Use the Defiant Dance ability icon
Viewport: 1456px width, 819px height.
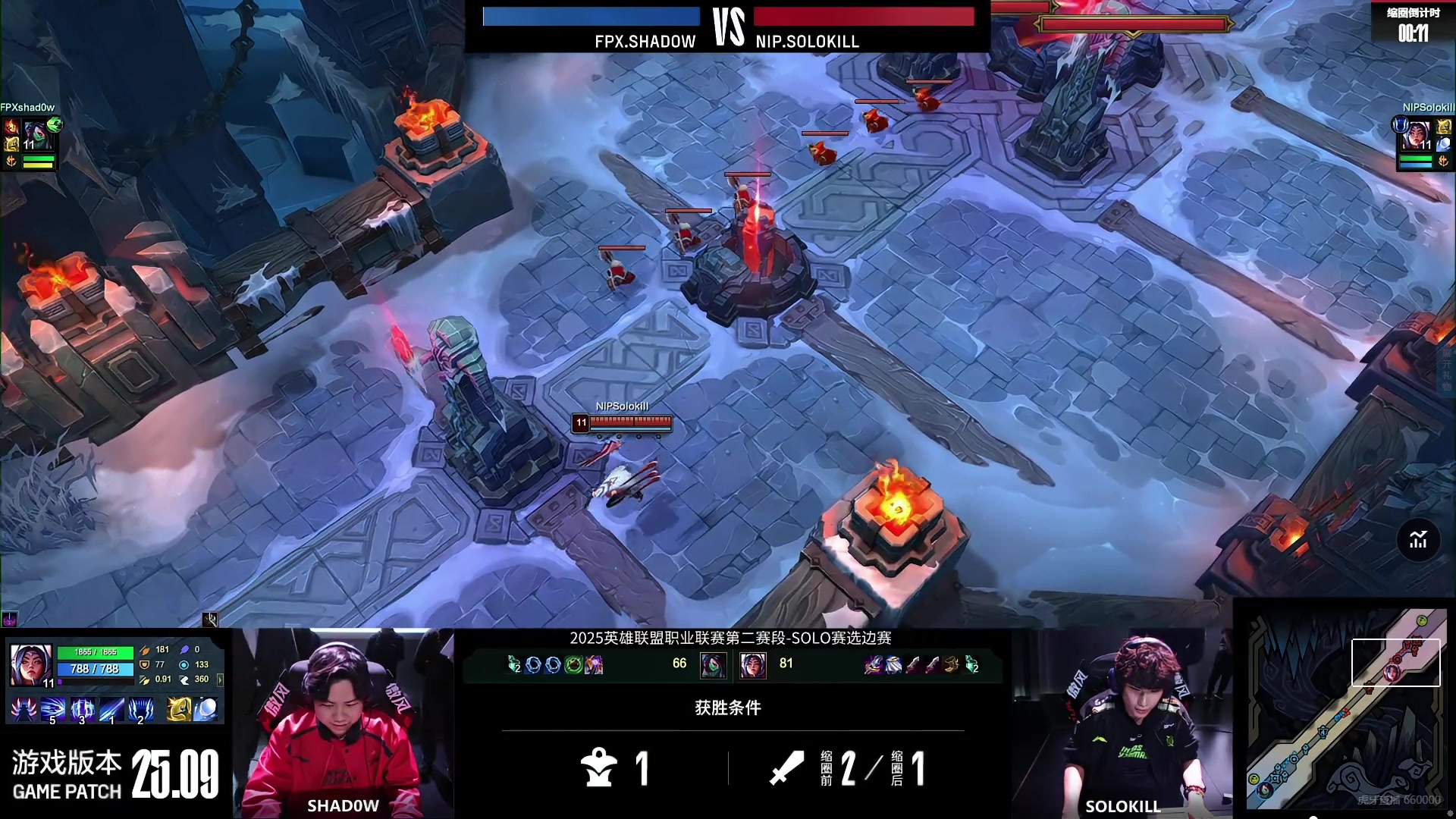pyautogui.click(x=82, y=710)
